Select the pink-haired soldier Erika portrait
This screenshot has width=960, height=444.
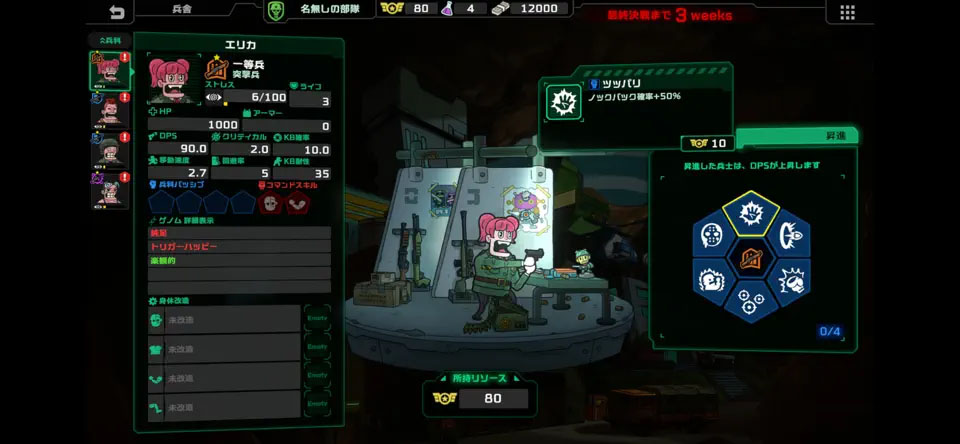[x=109, y=72]
